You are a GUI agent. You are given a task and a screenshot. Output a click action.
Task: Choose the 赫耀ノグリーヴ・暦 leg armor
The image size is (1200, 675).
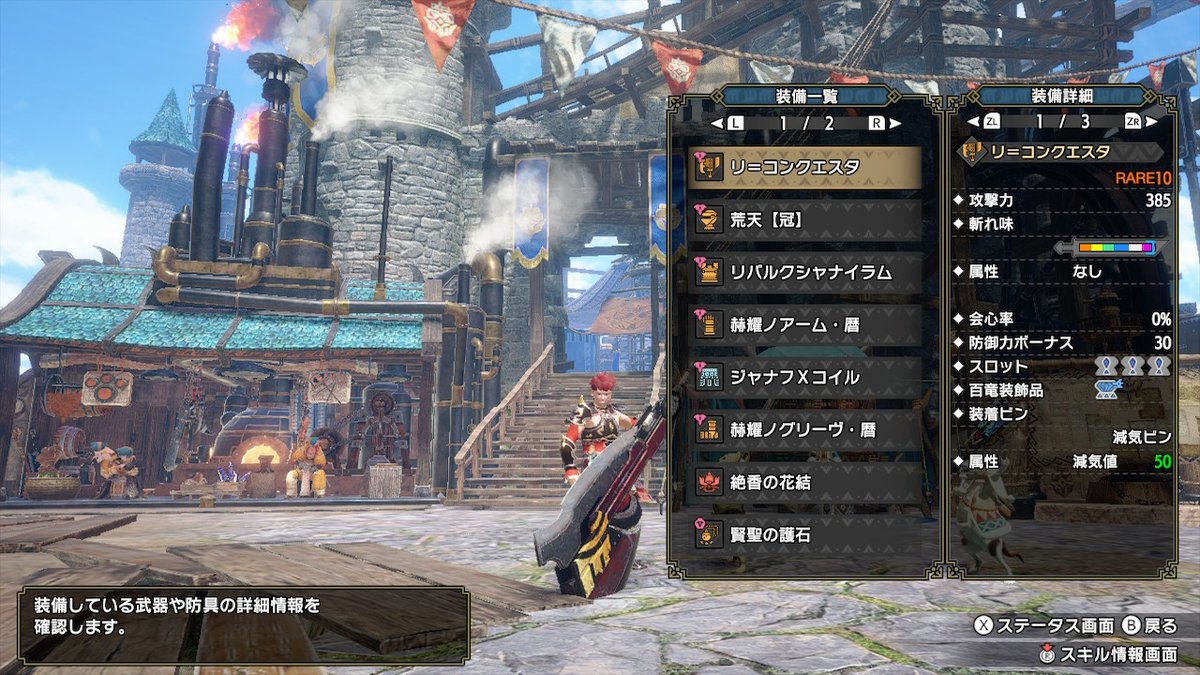(x=804, y=429)
